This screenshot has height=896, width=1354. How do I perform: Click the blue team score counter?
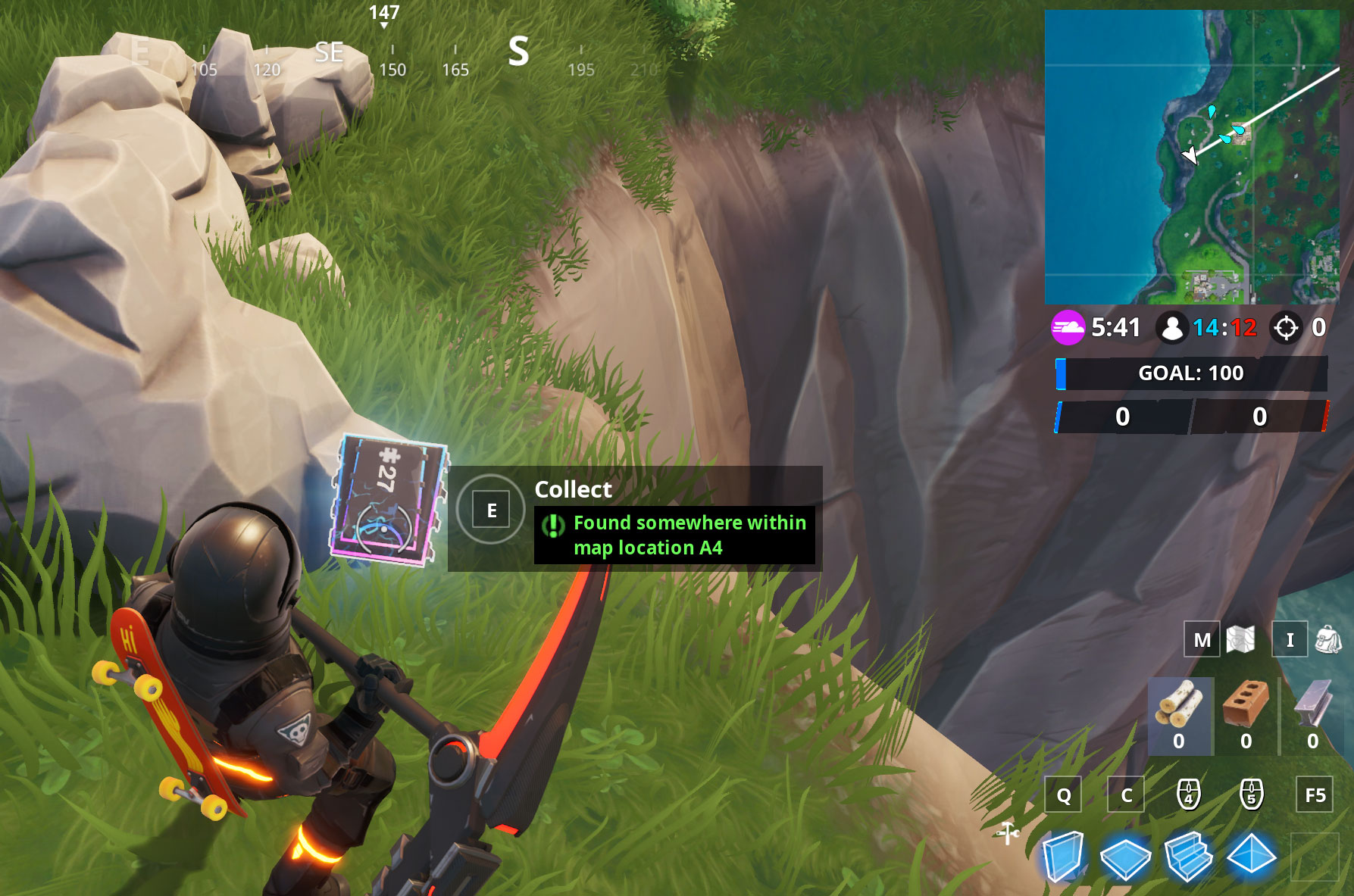[1122, 417]
